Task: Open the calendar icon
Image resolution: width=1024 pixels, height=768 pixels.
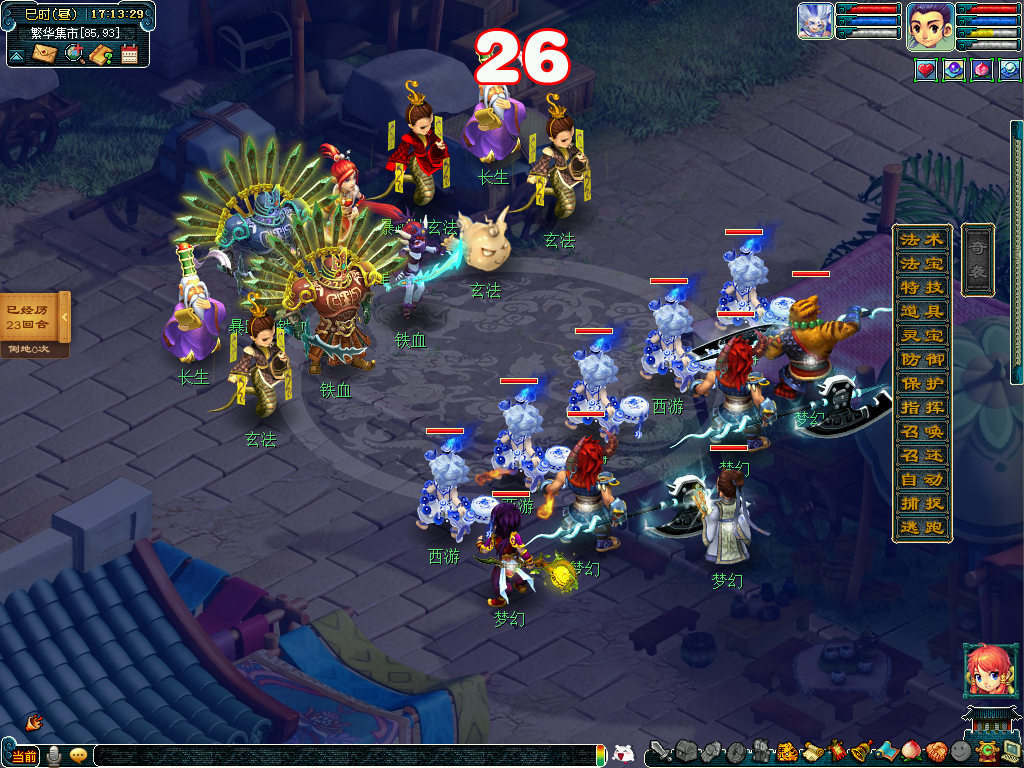Action: coord(129,54)
